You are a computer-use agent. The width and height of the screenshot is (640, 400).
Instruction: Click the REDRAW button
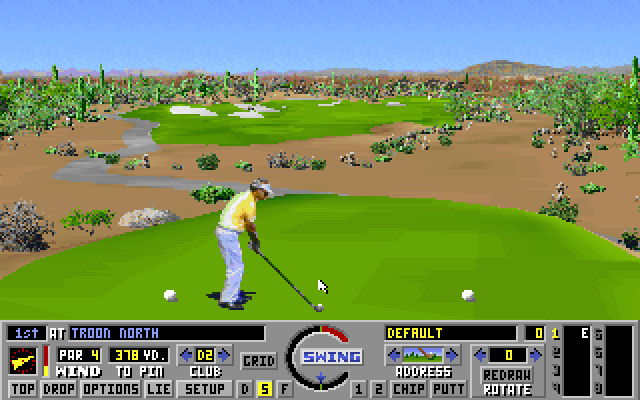coord(506,374)
